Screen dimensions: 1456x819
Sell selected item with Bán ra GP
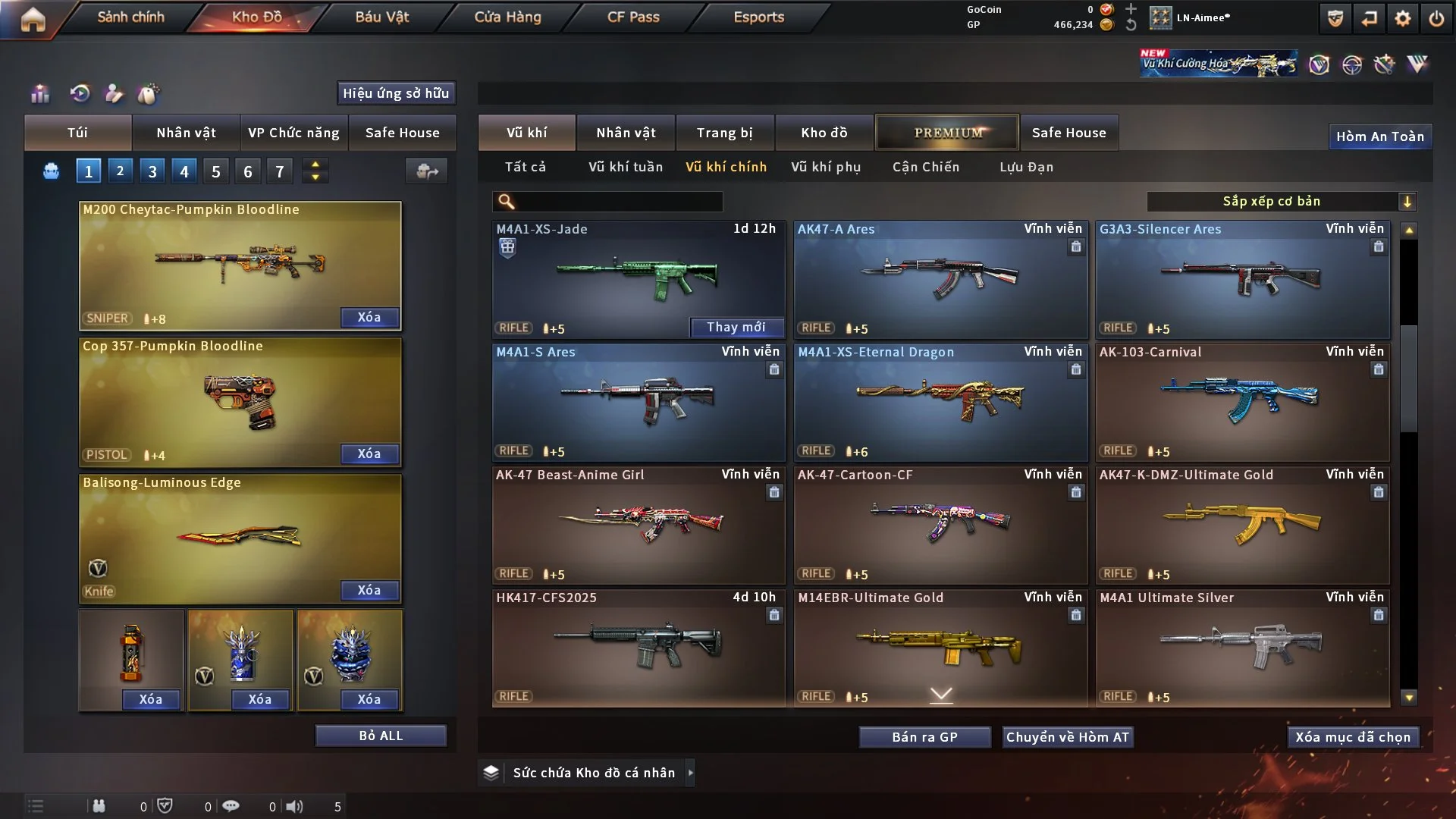924,737
